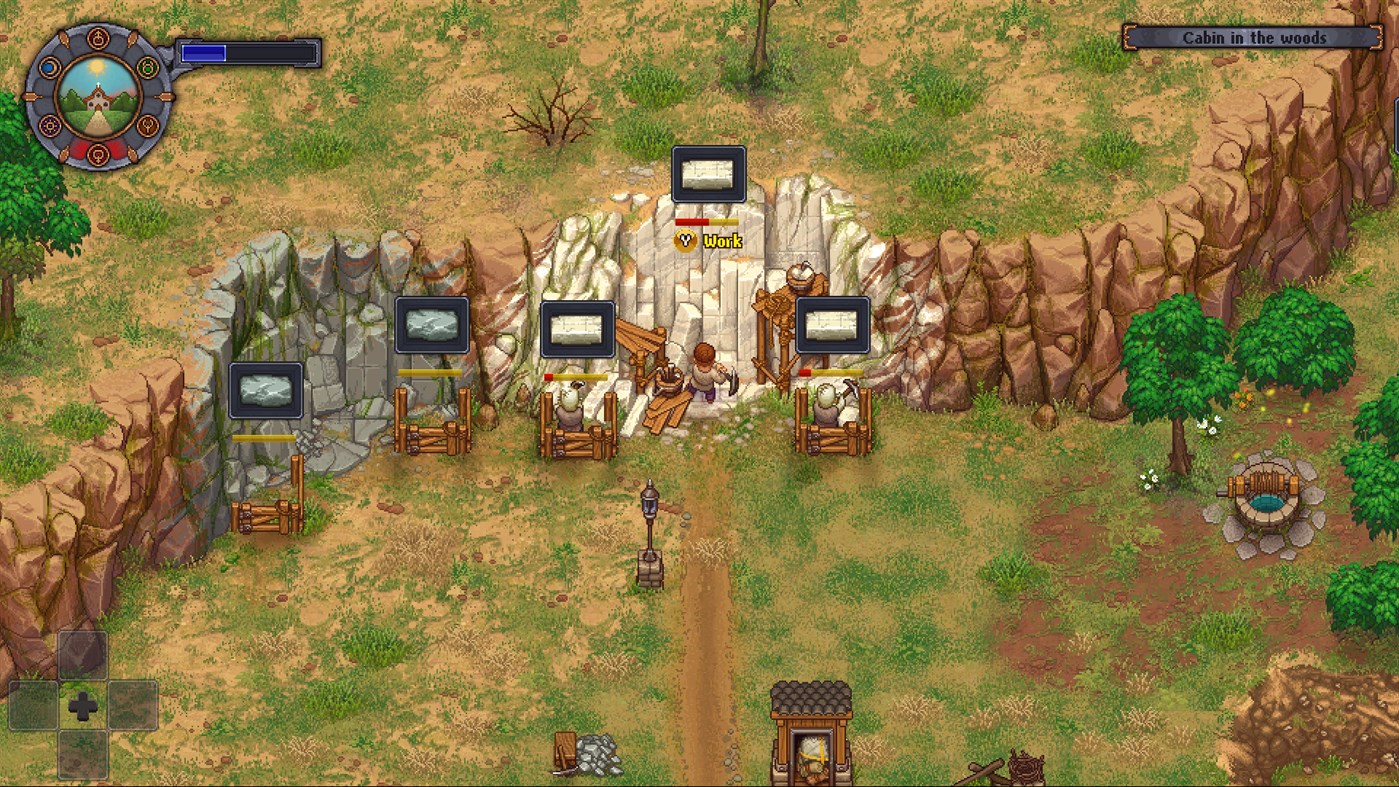Click the red lantern icon atop the time wheel
1399x787 pixels.
(x=97, y=38)
